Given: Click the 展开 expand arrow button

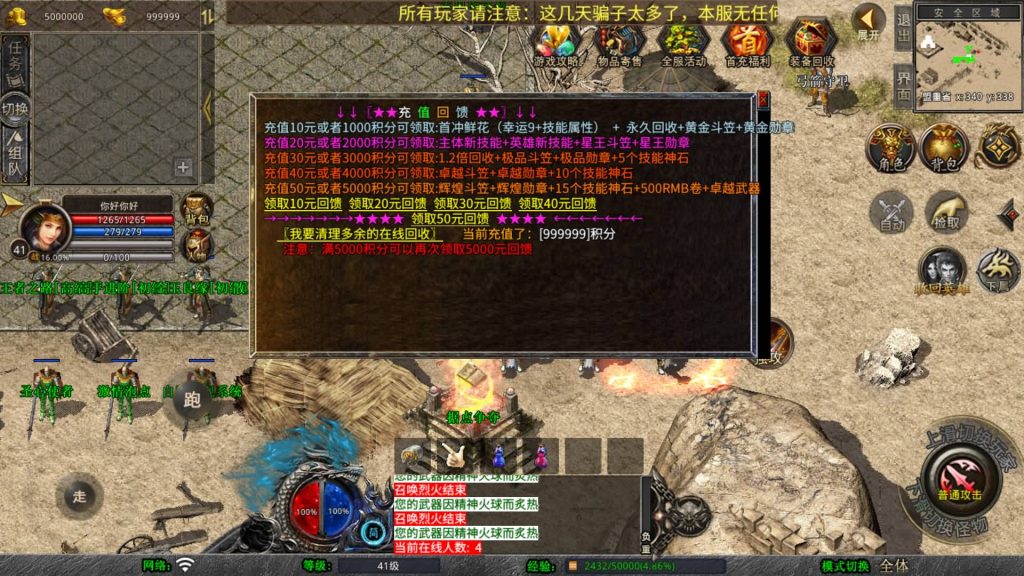Looking at the screenshot, I should pyautogui.click(x=868, y=22).
